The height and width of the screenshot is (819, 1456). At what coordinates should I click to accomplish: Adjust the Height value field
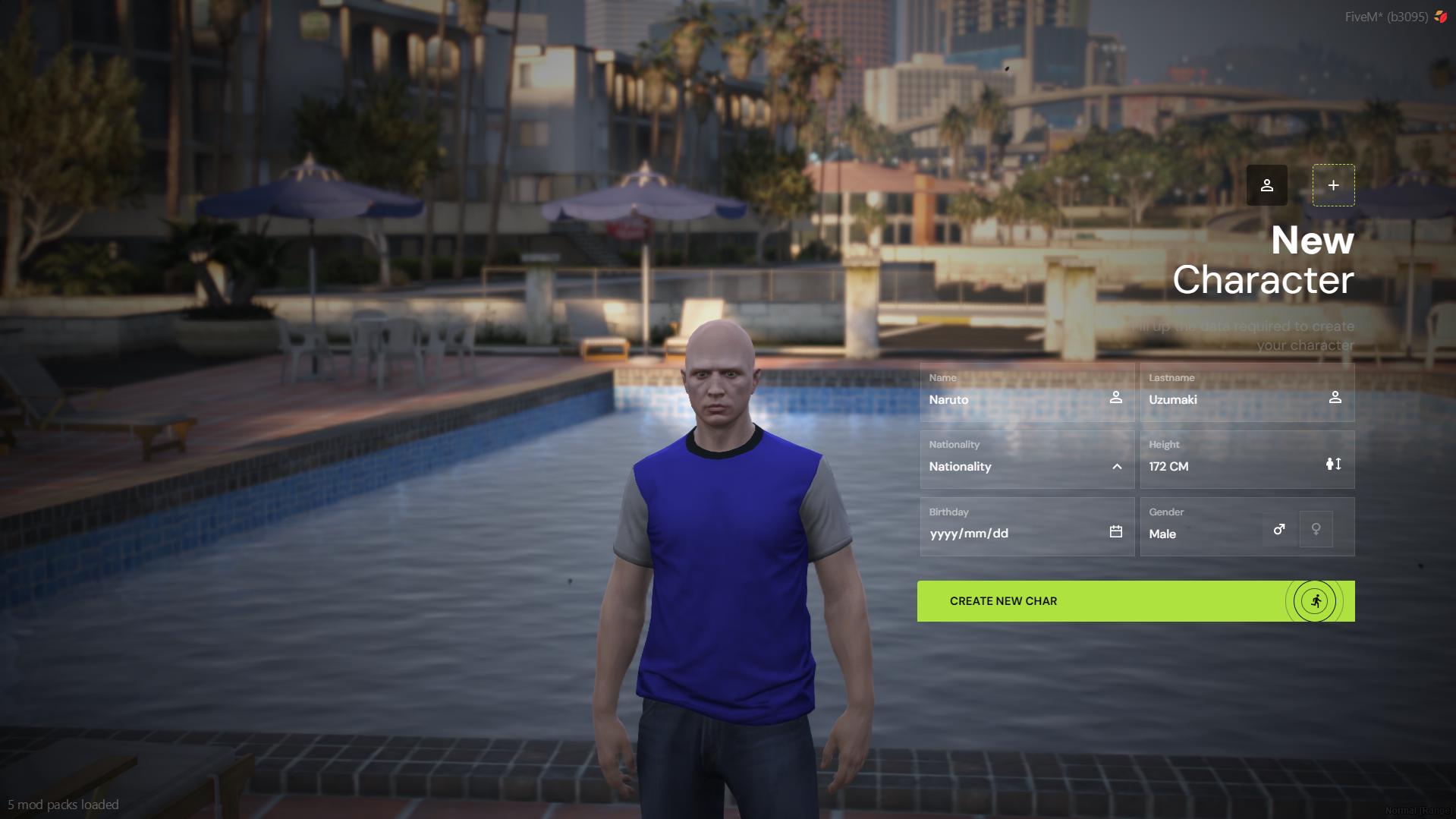coord(1214,466)
